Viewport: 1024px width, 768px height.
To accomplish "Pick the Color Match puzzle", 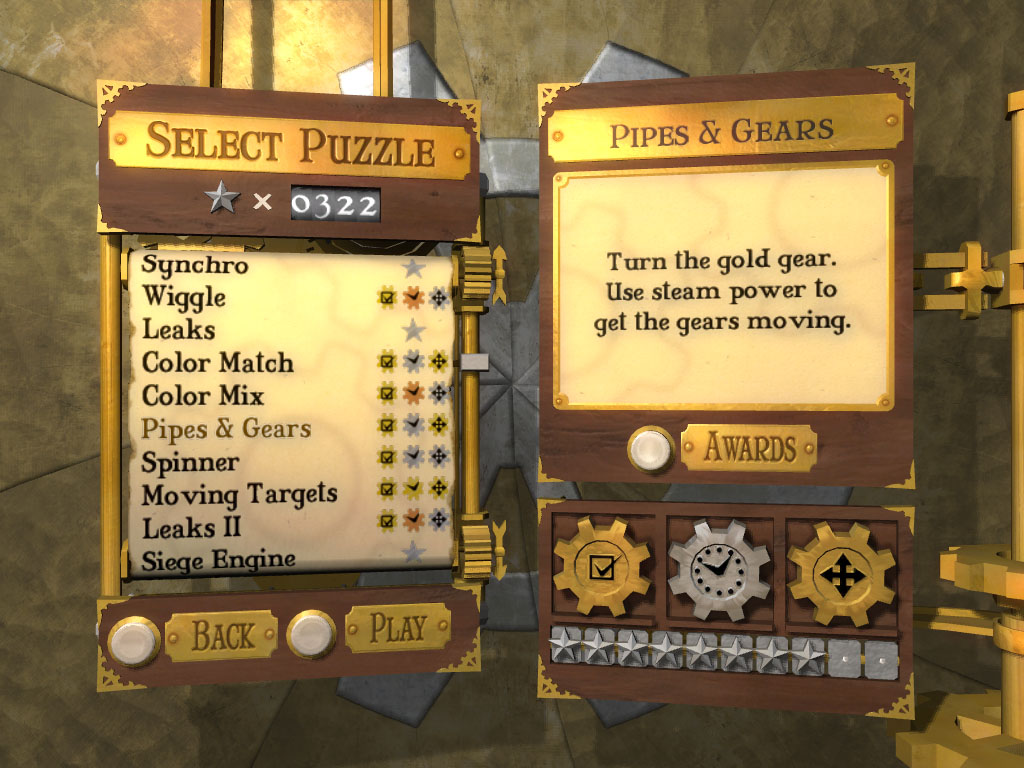I will (x=218, y=362).
